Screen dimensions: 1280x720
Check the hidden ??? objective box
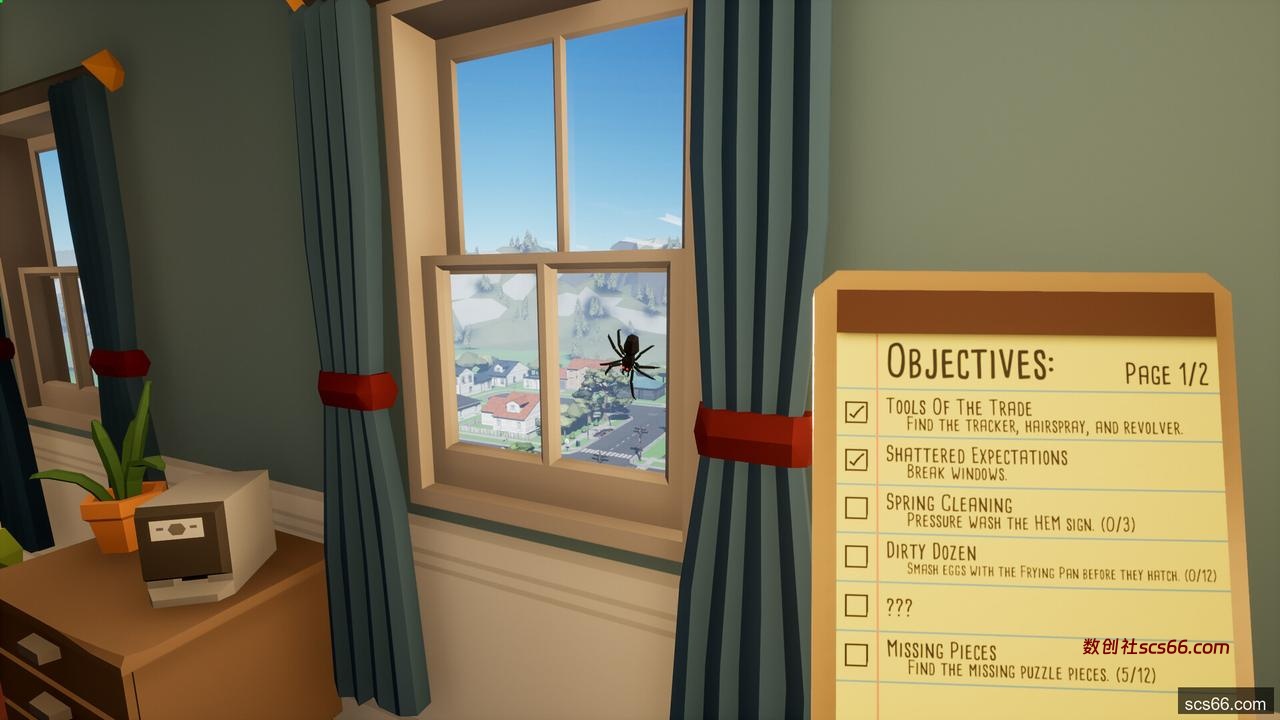856,605
